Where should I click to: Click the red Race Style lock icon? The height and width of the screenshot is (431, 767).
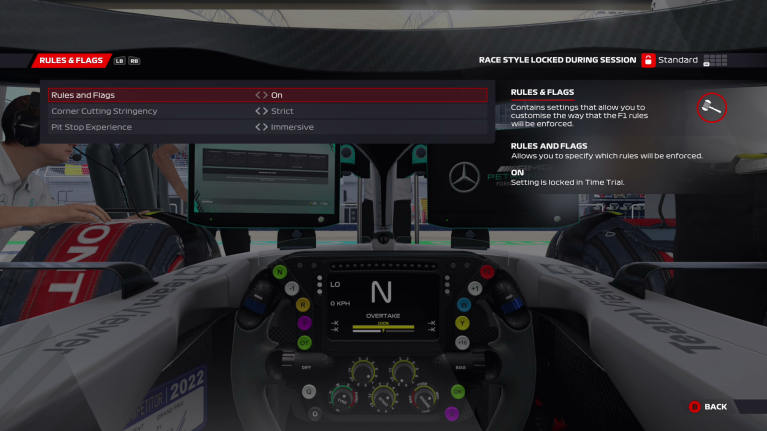tap(648, 60)
